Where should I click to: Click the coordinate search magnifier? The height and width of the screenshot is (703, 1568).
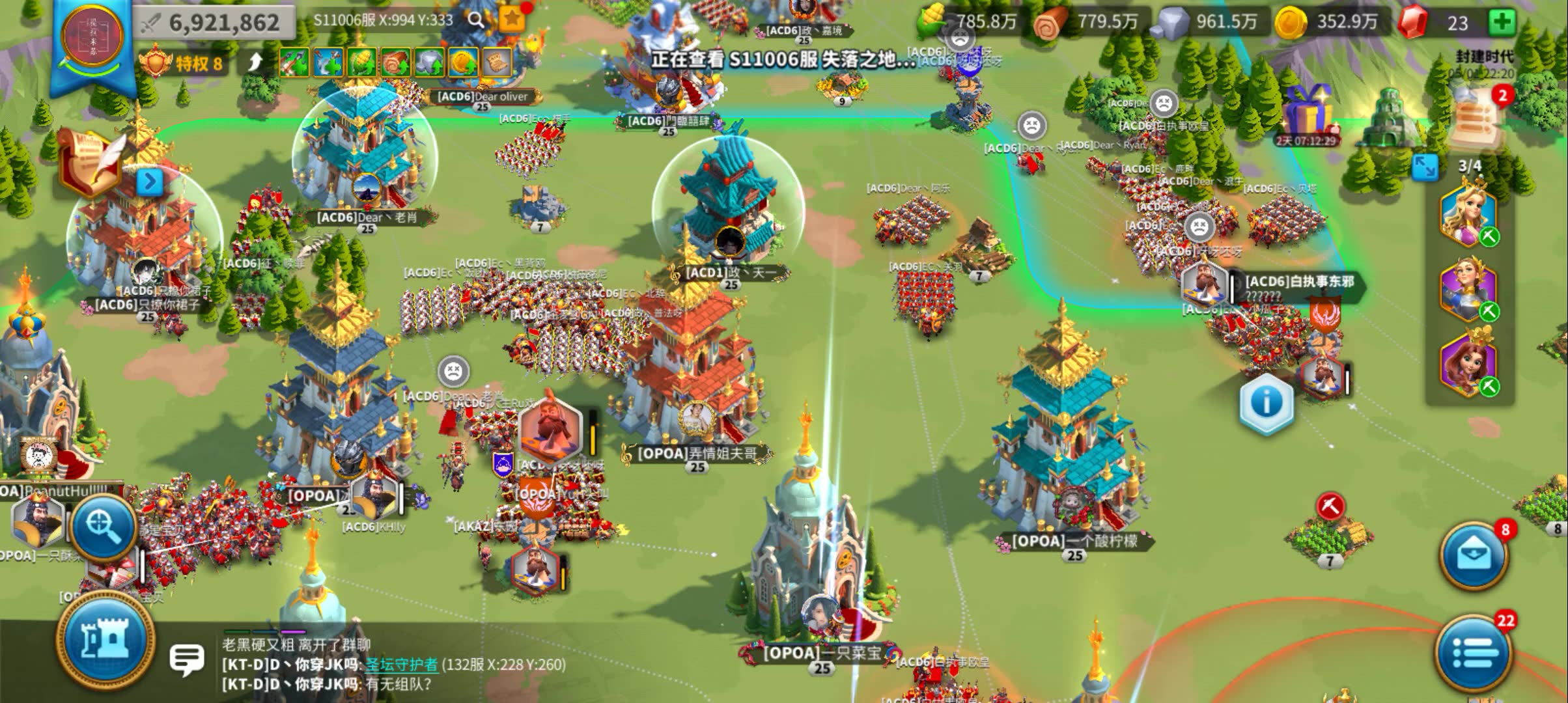pos(476,20)
